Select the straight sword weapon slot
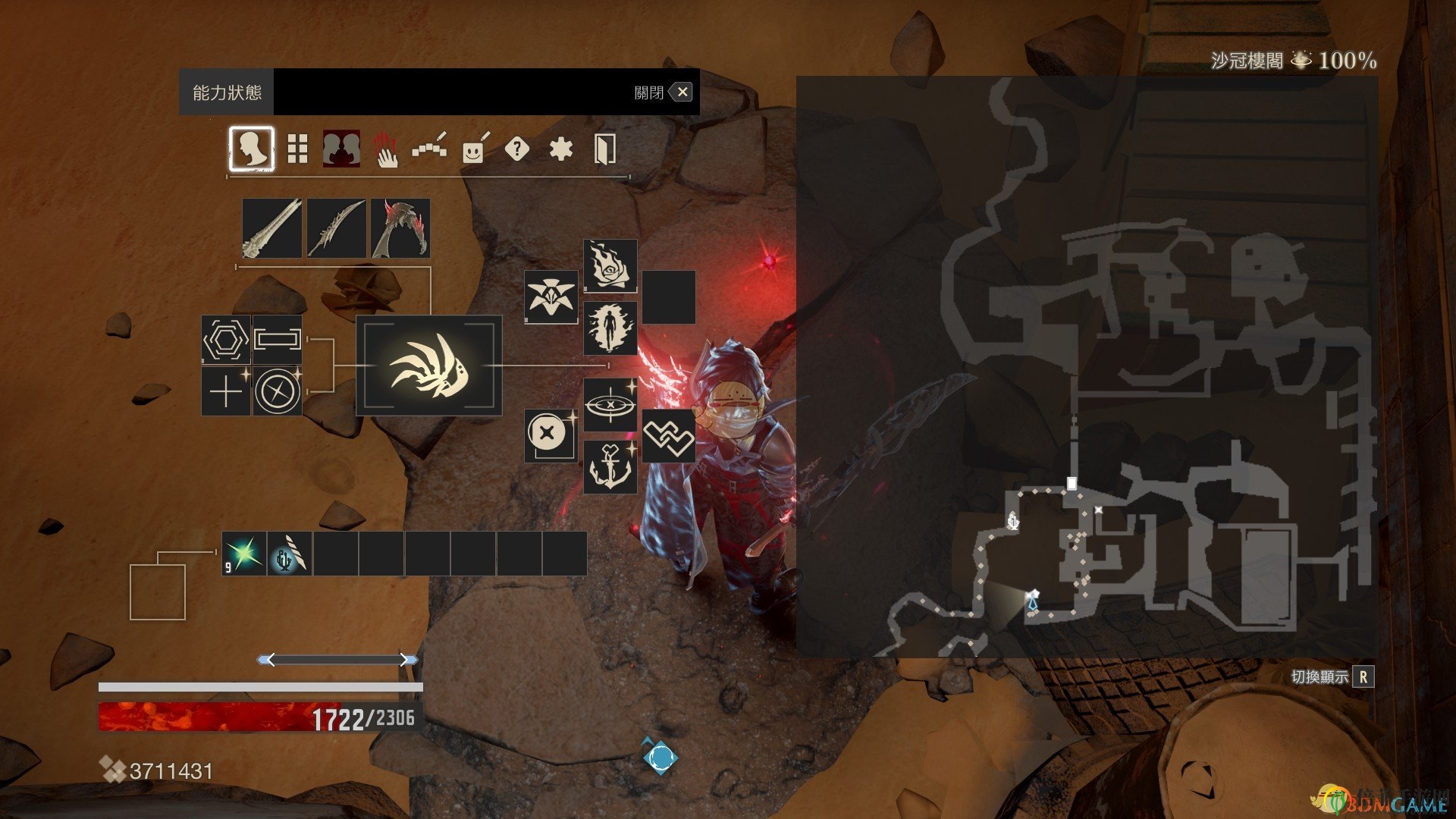 [x=272, y=228]
